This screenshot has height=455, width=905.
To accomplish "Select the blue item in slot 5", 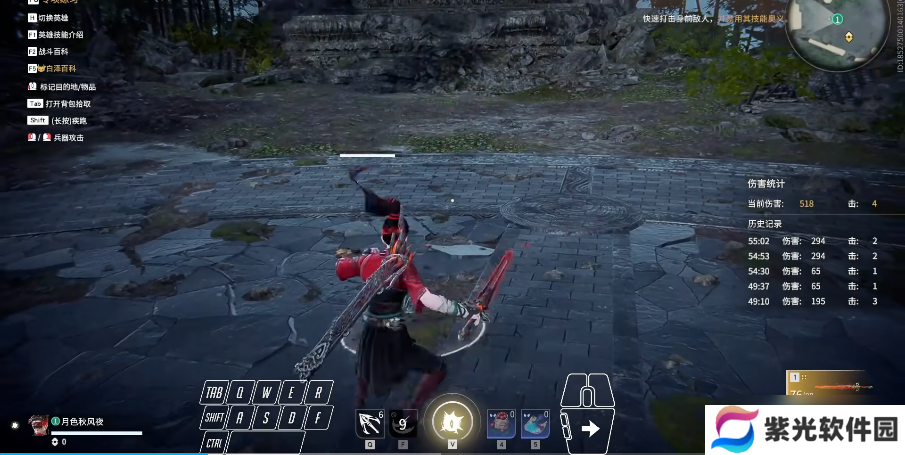I will pos(535,423).
